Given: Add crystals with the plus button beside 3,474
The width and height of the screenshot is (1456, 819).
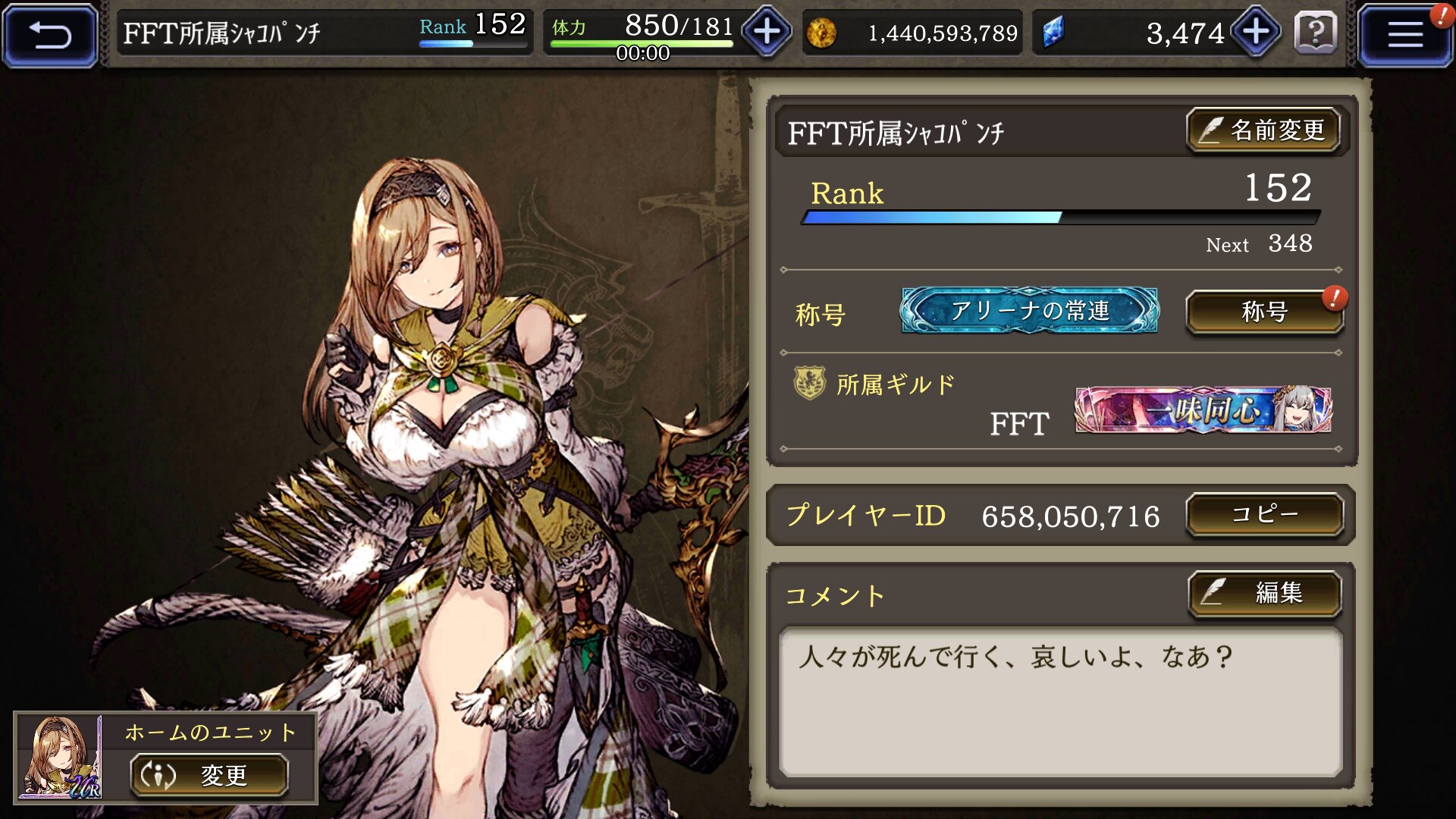Looking at the screenshot, I should 1256,32.
